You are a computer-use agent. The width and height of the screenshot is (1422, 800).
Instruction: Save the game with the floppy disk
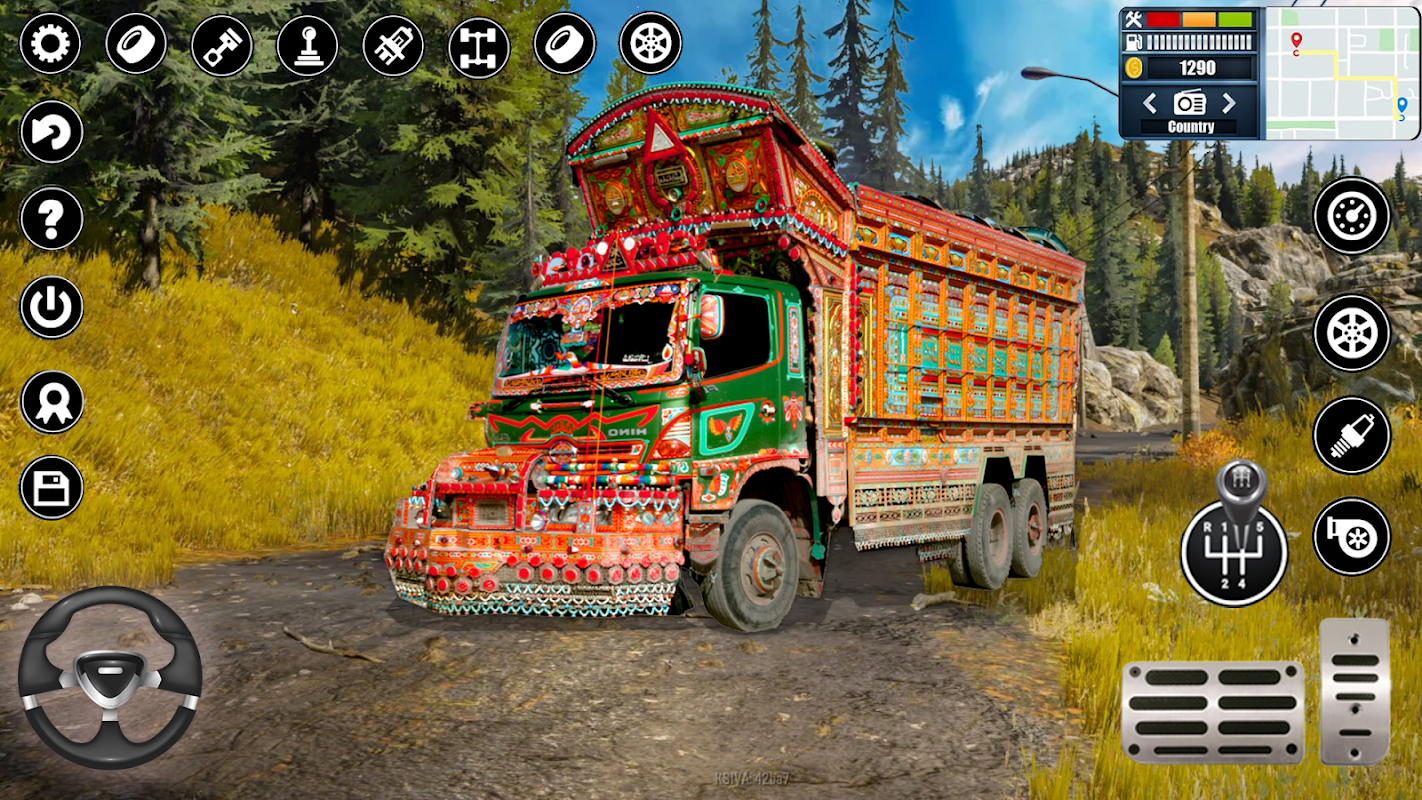point(51,488)
